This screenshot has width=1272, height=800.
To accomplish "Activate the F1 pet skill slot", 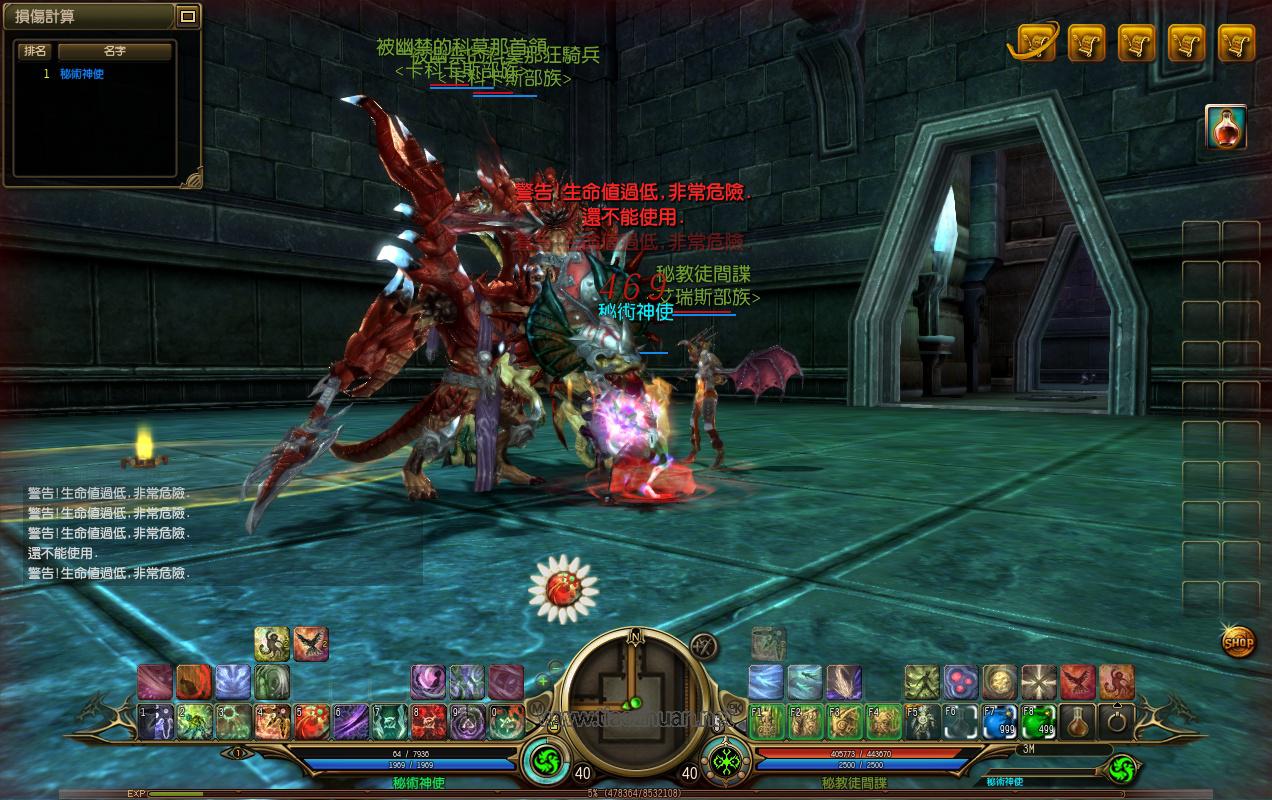I will pos(767,721).
